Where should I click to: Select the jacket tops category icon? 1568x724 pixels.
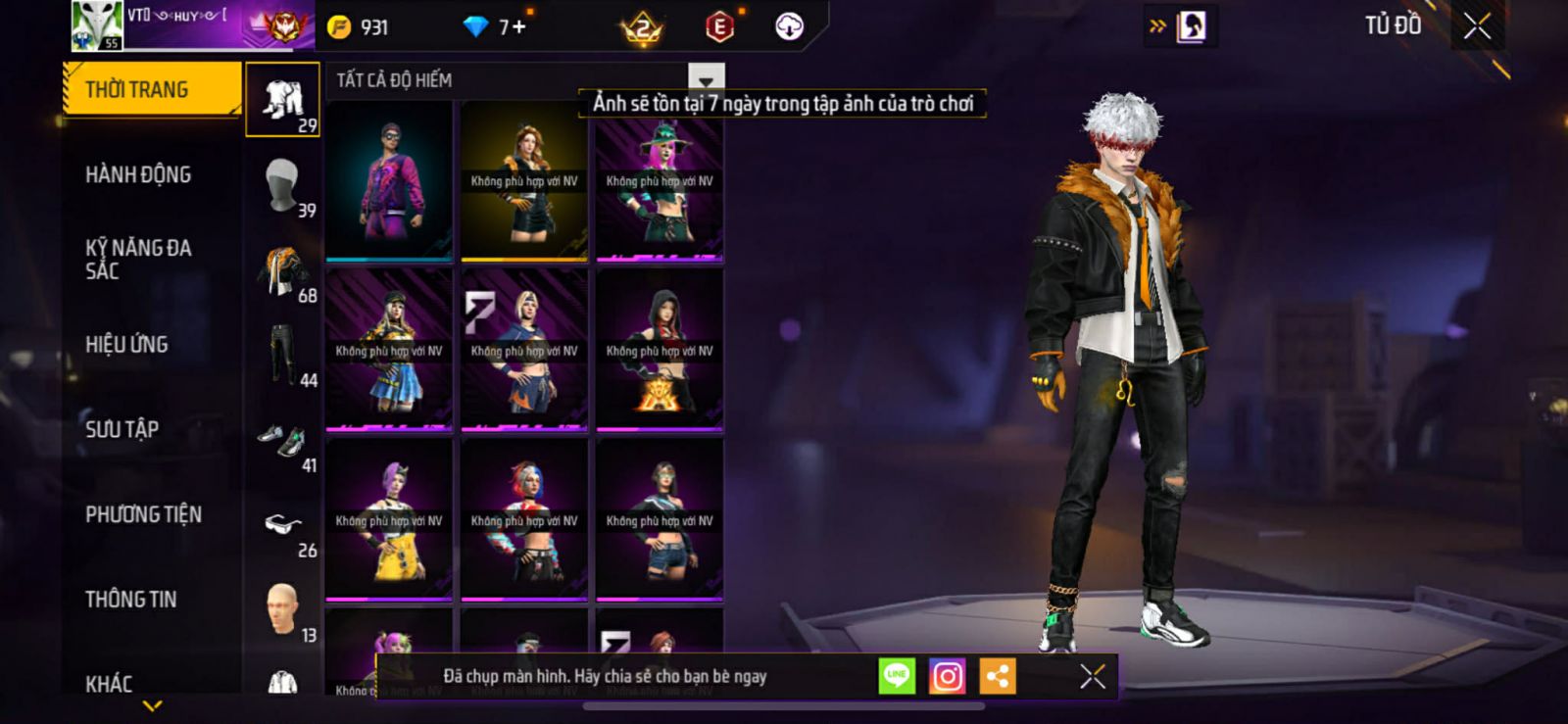point(283,270)
